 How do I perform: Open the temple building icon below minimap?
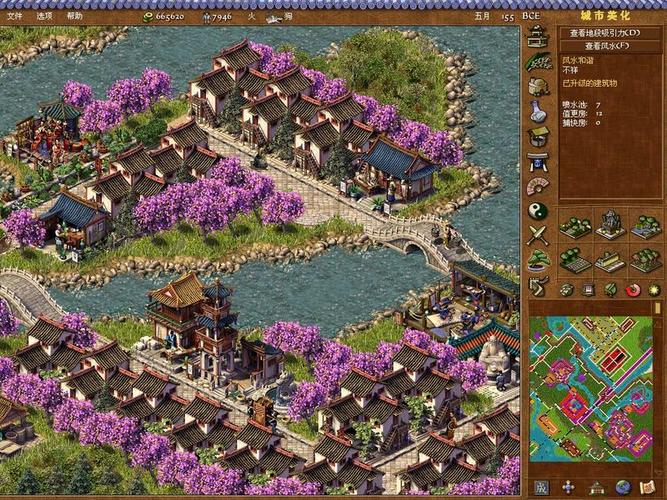click(596, 488)
